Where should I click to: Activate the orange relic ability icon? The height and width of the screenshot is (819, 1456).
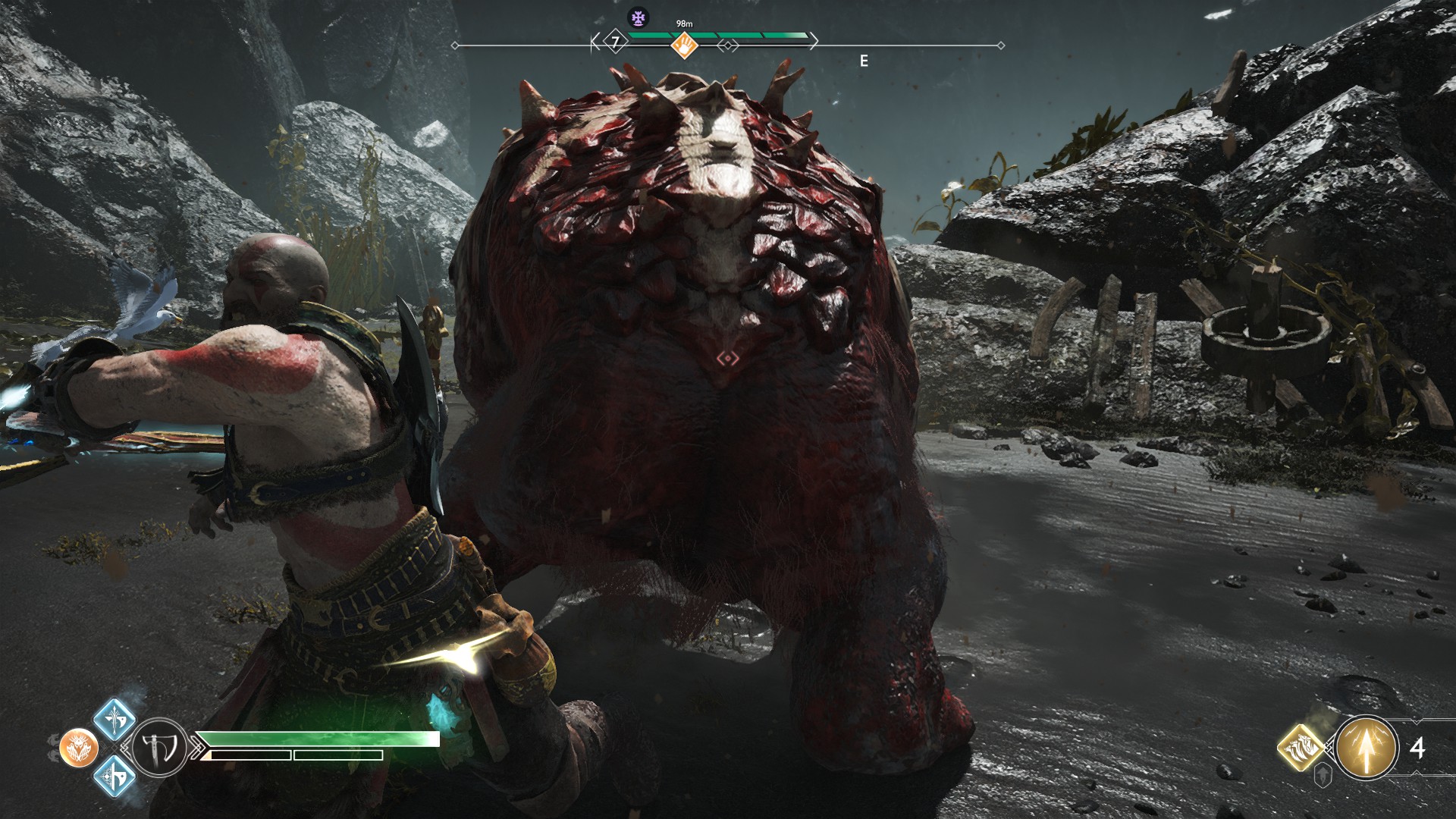pos(78,748)
